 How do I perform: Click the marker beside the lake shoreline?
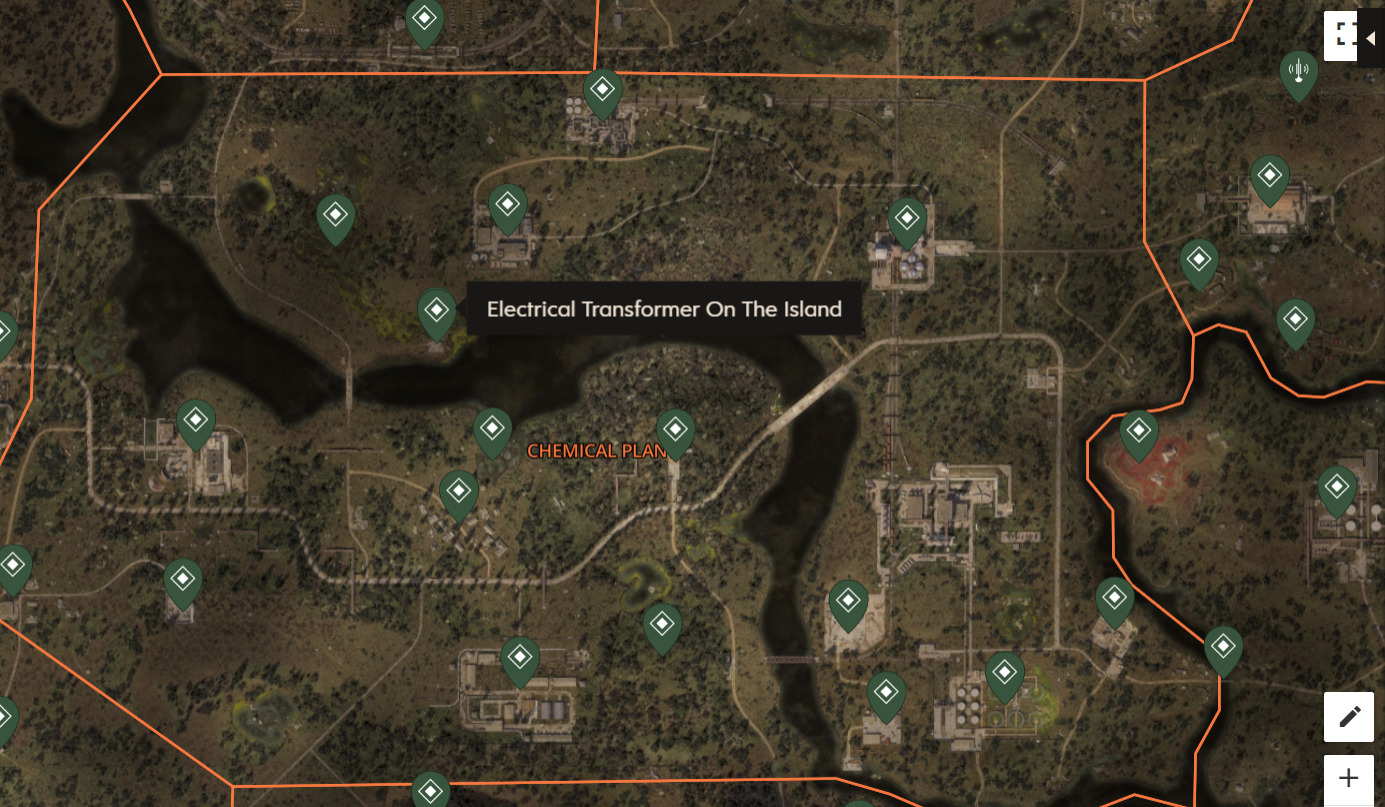pyautogui.click(x=492, y=430)
